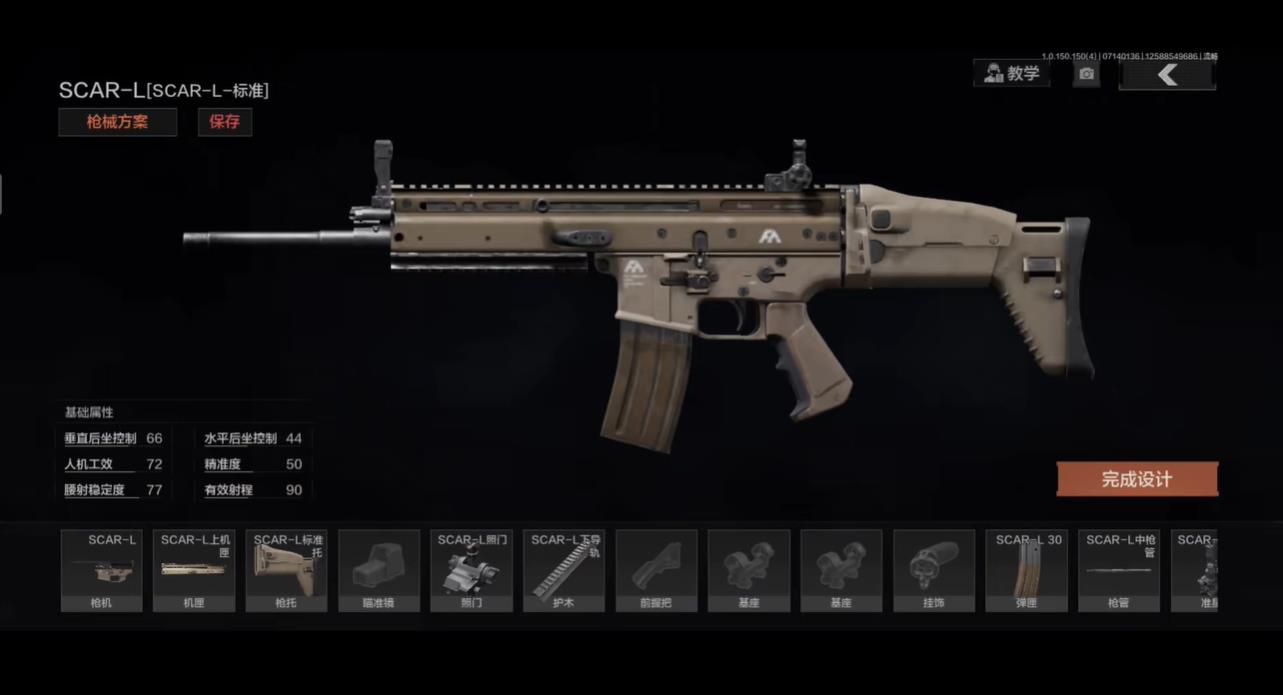
Task: Select the 枪托 standard stock slot
Action: [286, 570]
